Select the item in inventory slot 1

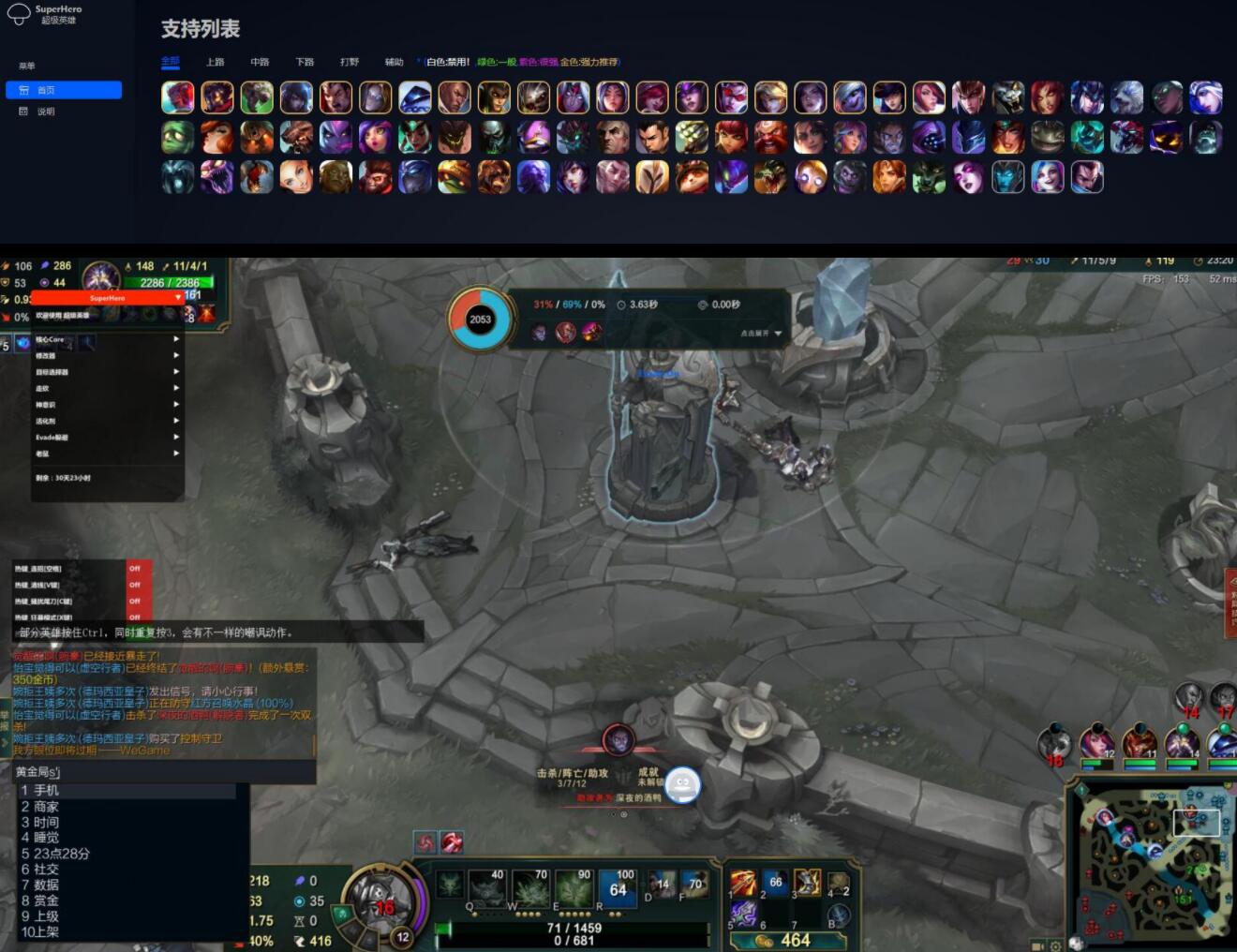click(743, 882)
